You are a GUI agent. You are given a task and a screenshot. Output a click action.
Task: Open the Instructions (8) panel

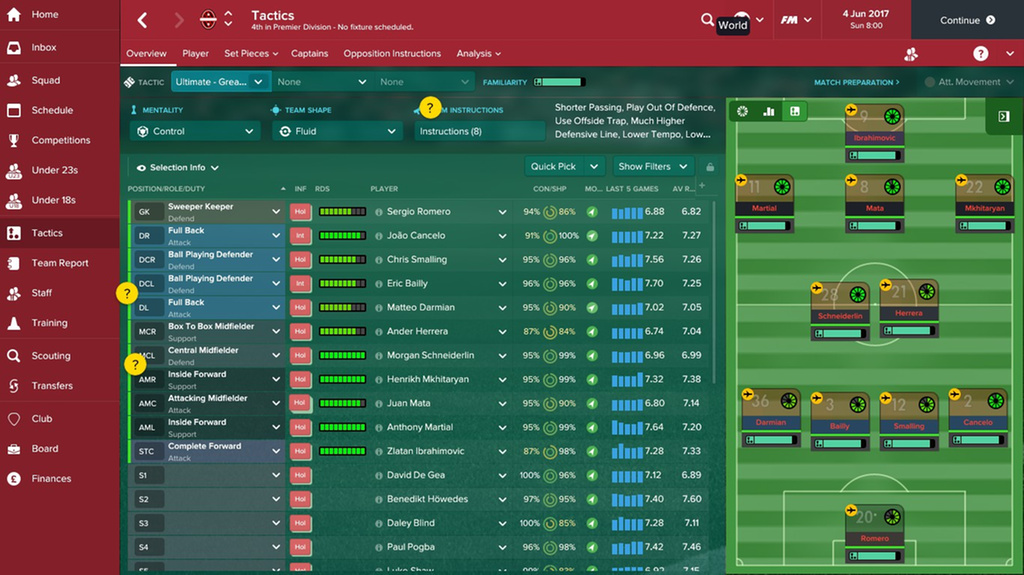point(478,131)
